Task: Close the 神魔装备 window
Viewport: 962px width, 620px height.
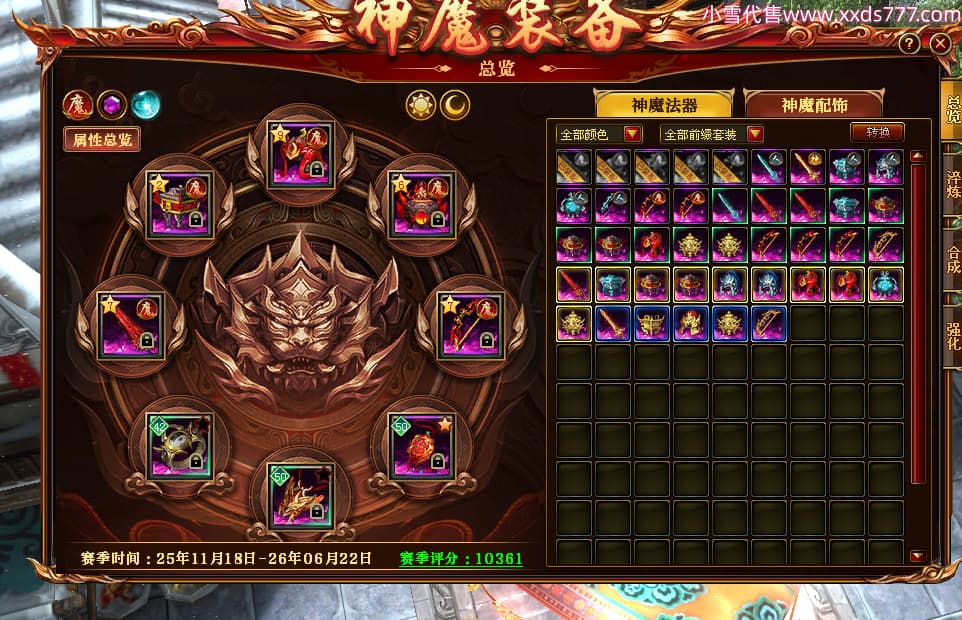Action: coord(939,44)
